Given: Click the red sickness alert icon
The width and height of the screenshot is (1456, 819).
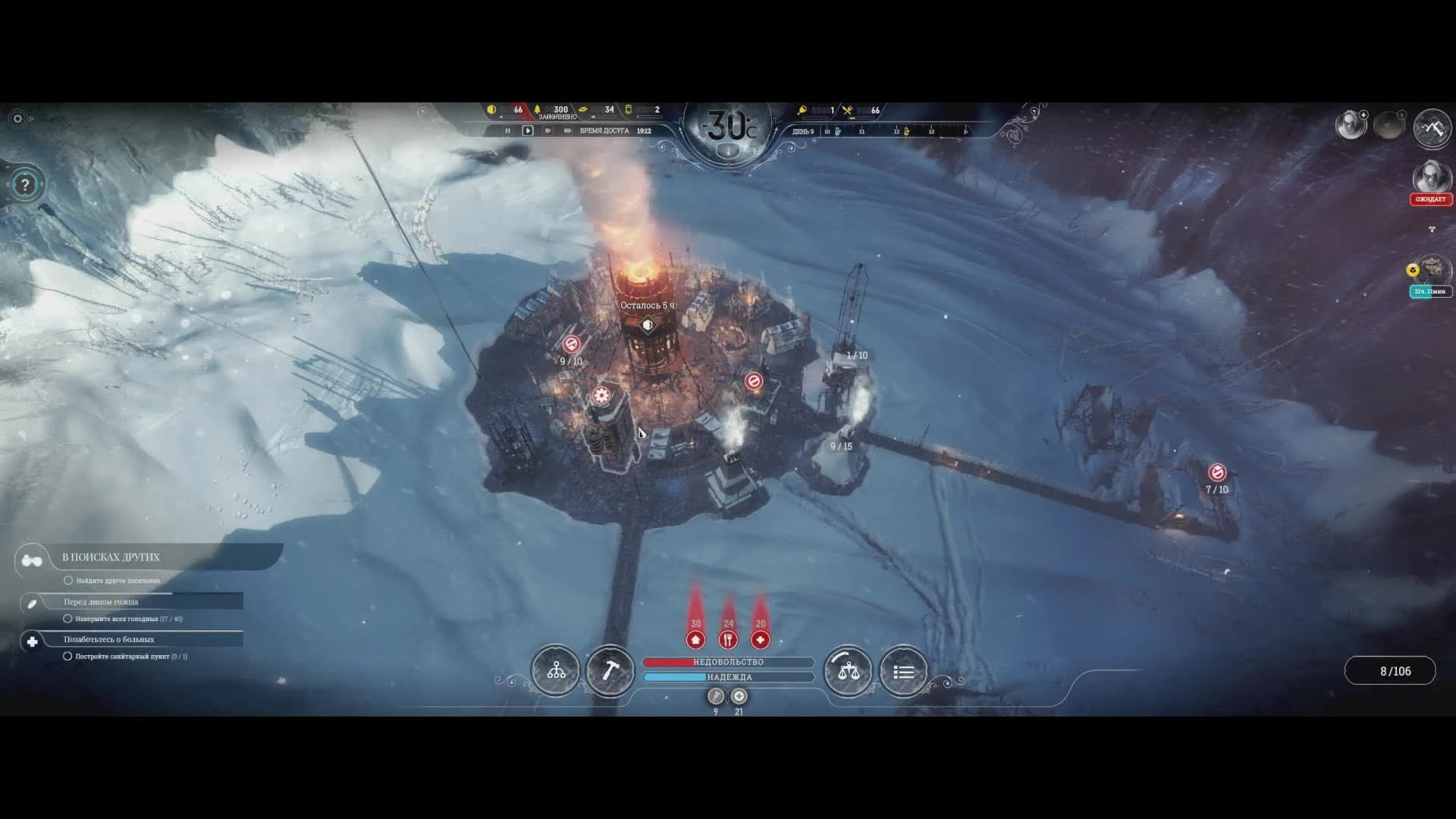Looking at the screenshot, I should pyautogui.click(x=760, y=640).
